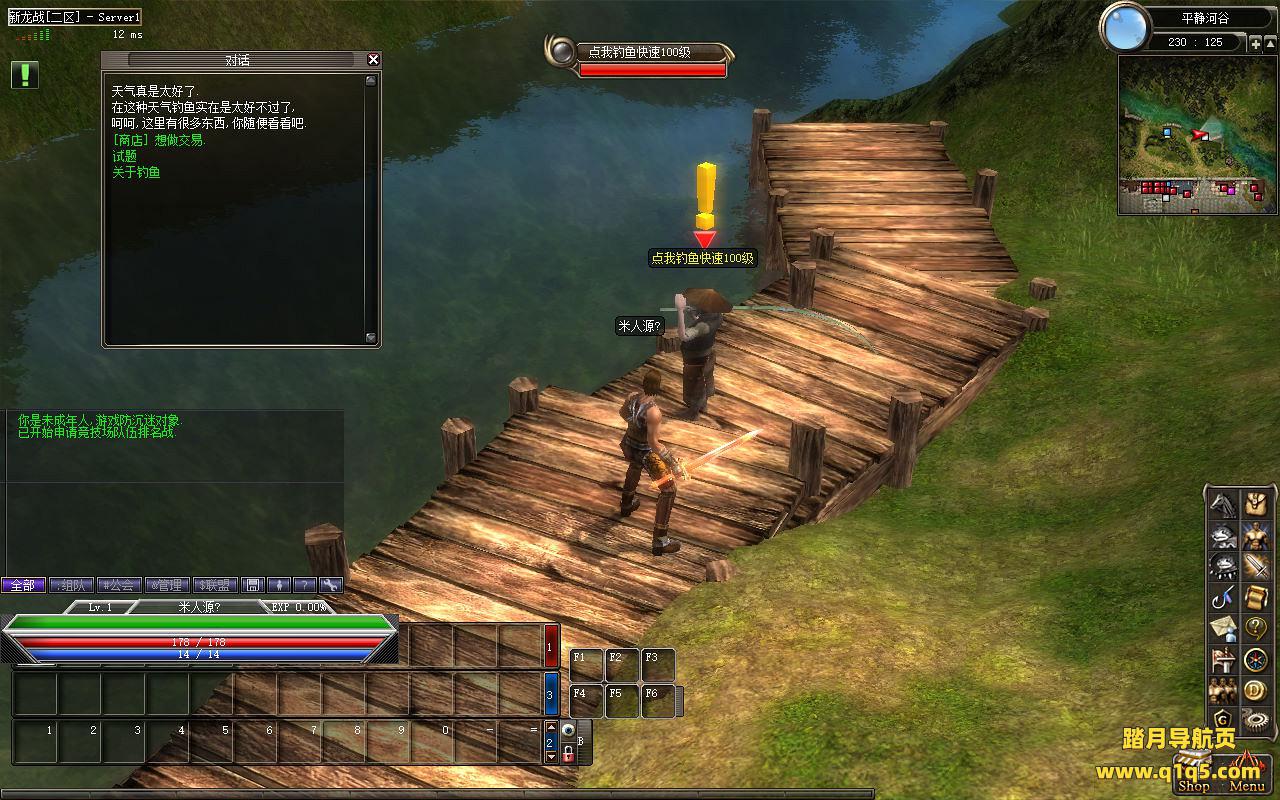Open the Menu button
The width and height of the screenshot is (1280, 800).
coord(1247,786)
